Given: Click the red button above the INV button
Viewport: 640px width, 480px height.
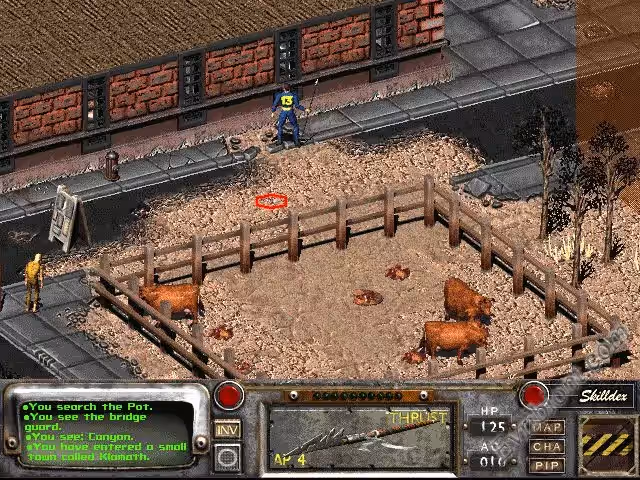Looking at the screenshot, I should pos(229,394).
